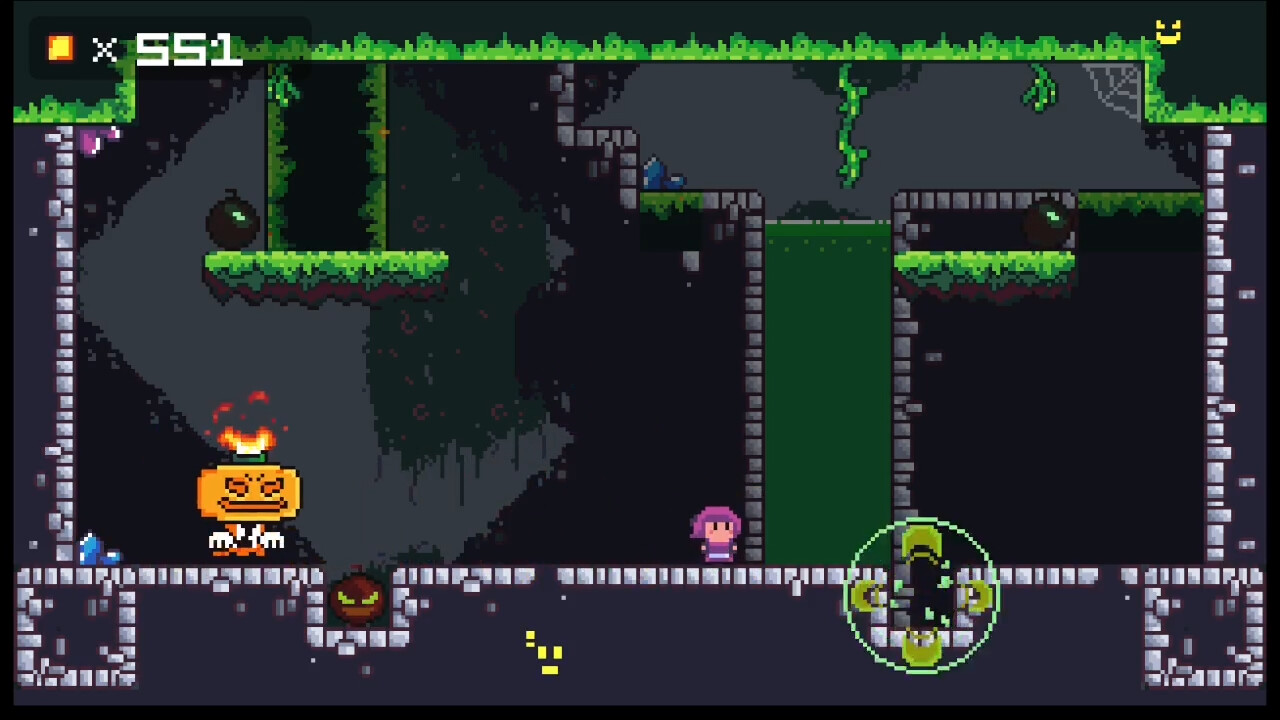Click the white x multiplier symbol in the HUD
This screenshot has height=720, width=1280.
(x=104, y=51)
